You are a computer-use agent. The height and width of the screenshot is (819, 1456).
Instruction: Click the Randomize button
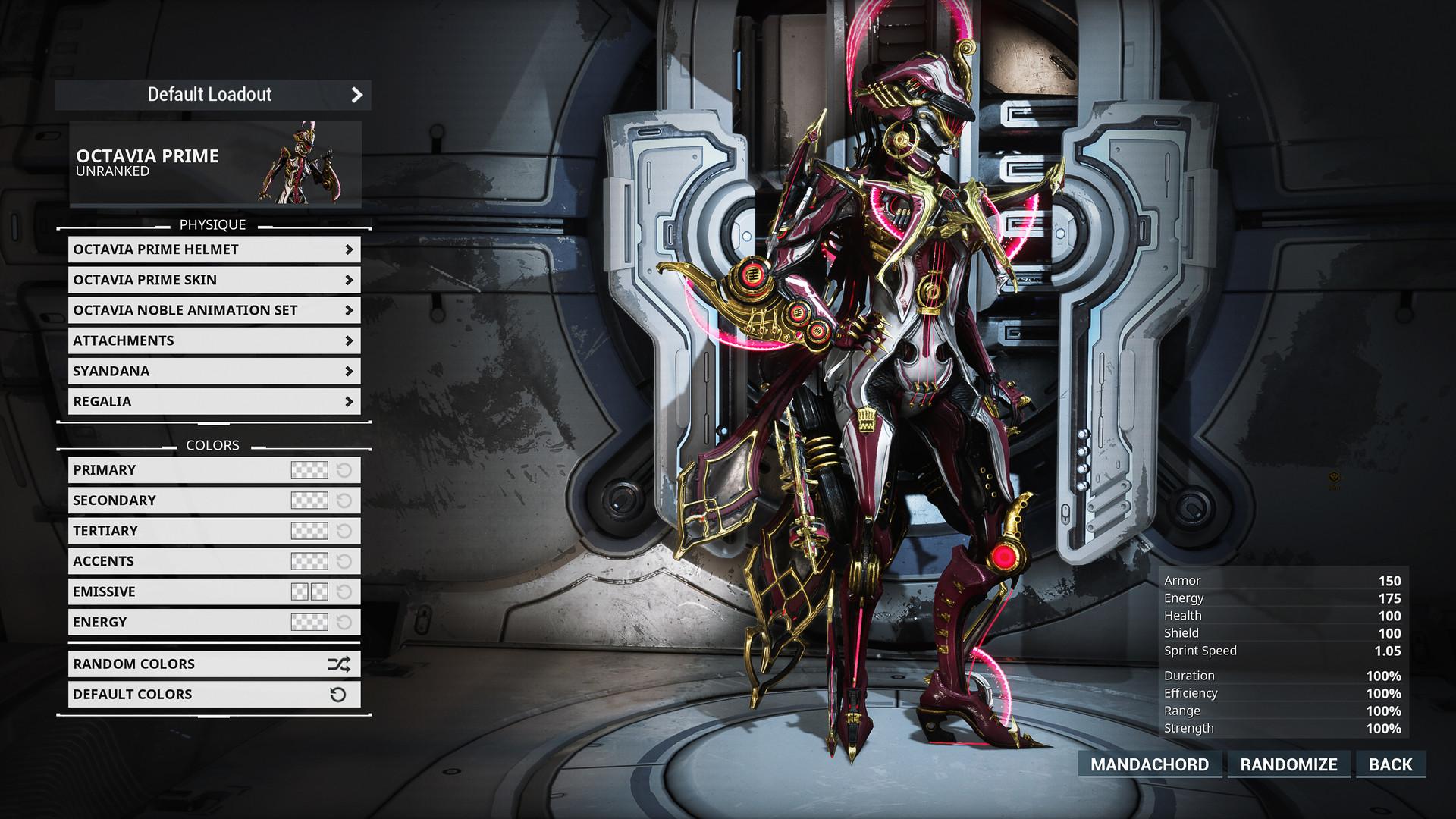1288,764
